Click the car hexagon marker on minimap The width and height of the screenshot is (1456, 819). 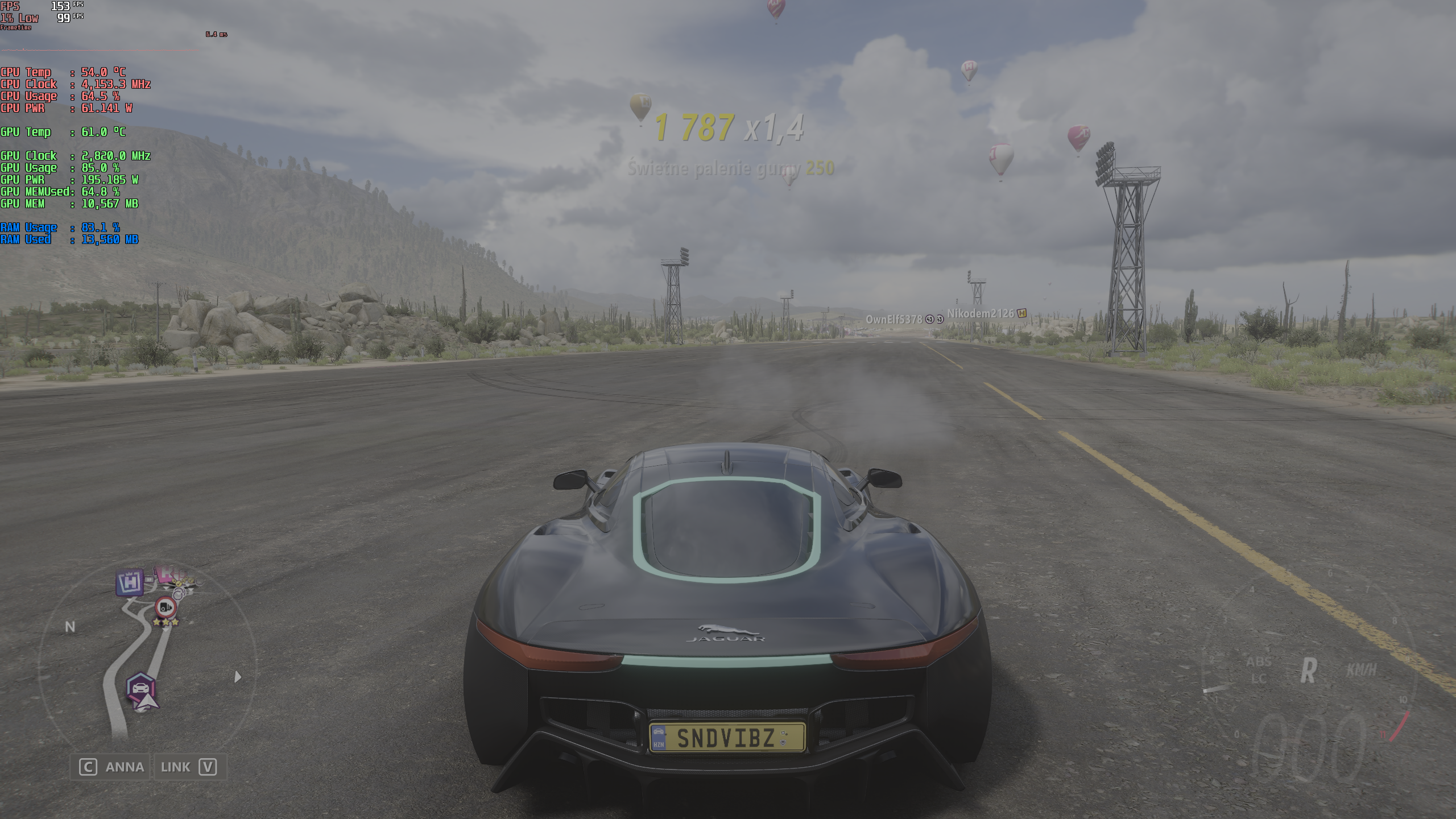click(140, 687)
